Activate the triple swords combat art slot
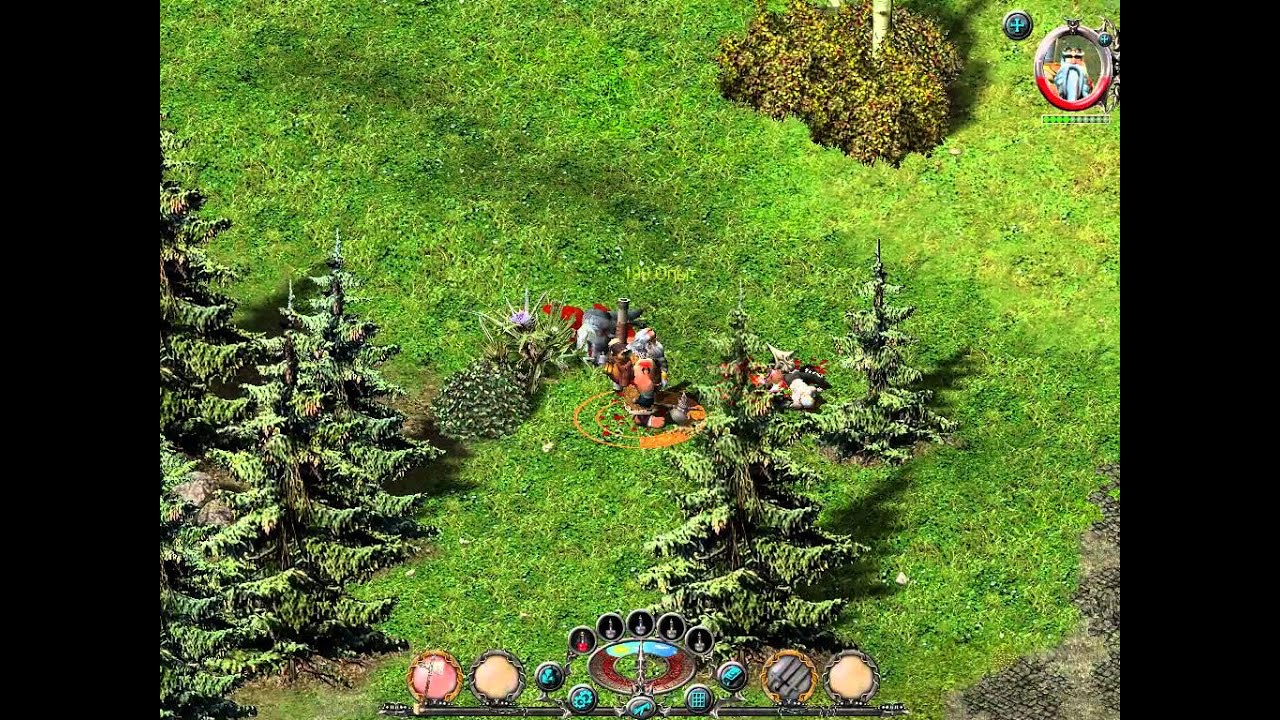This screenshot has width=1280, height=720. 788,677
